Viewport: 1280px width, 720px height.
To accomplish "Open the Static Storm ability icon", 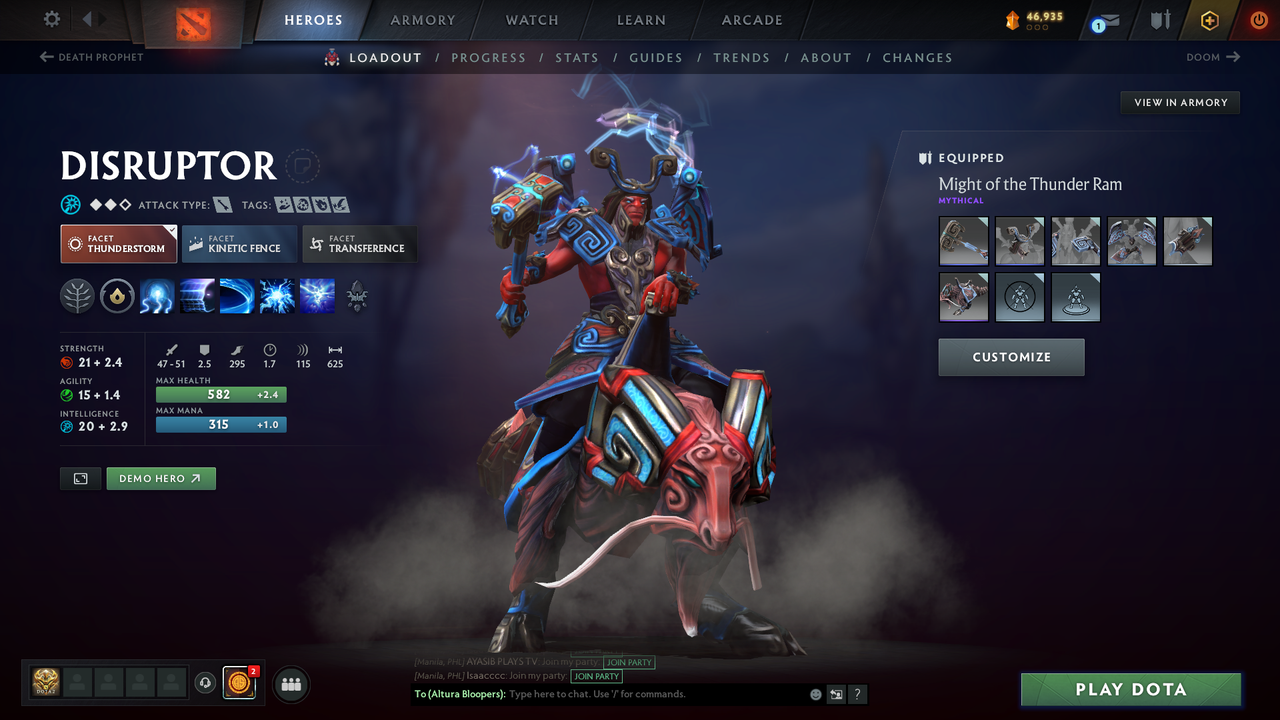I will tap(277, 296).
